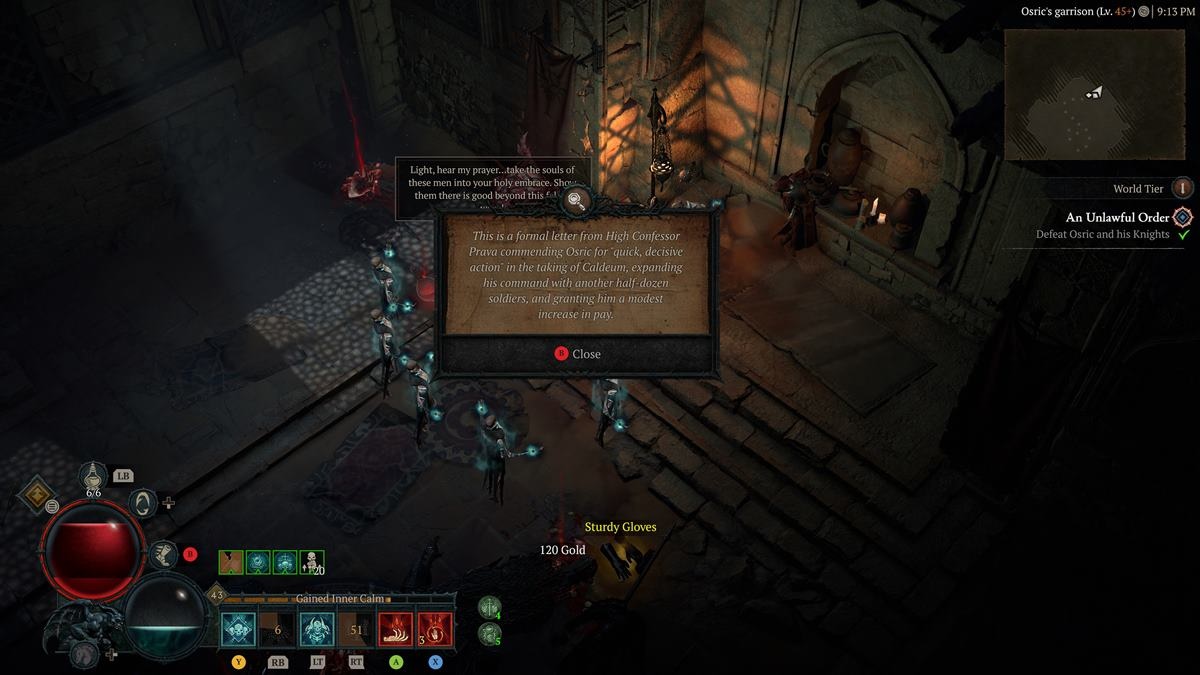The width and height of the screenshot is (1200, 675).
Task: Inspect the green buff icon showing 5
Action: point(490,633)
